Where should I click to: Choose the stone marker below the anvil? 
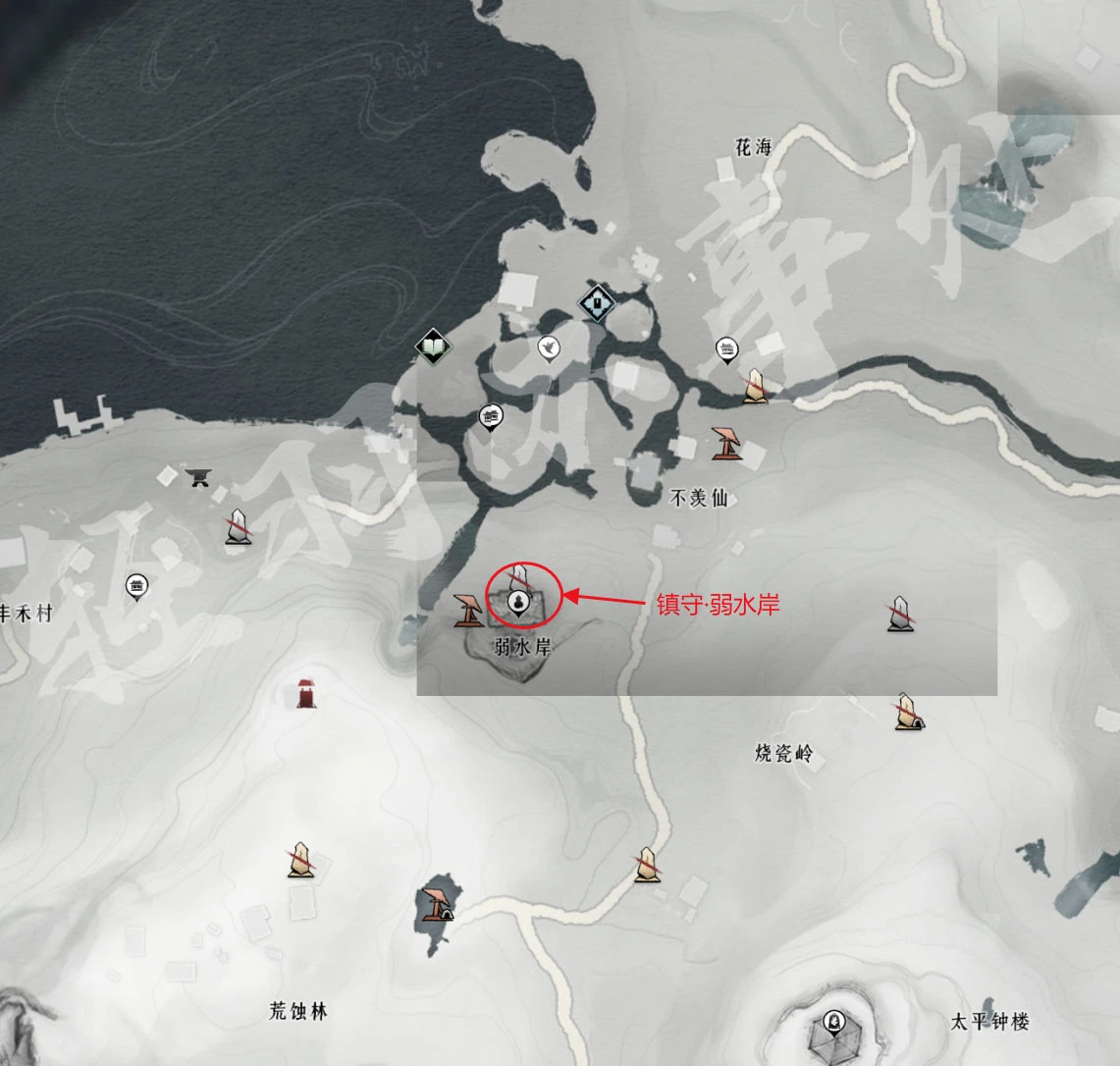pos(237,527)
